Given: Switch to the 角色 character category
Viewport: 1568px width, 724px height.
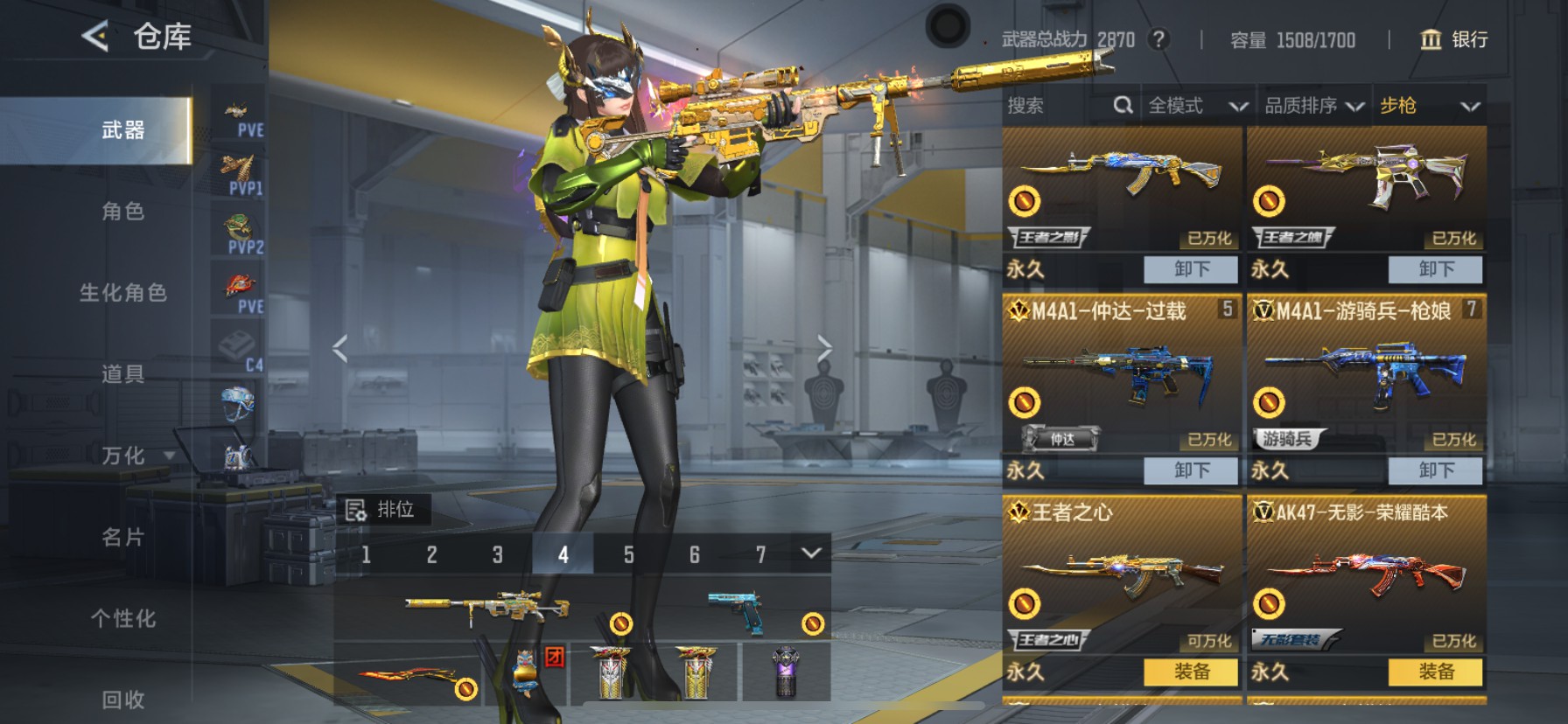Looking at the screenshot, I should pos(122,211).
